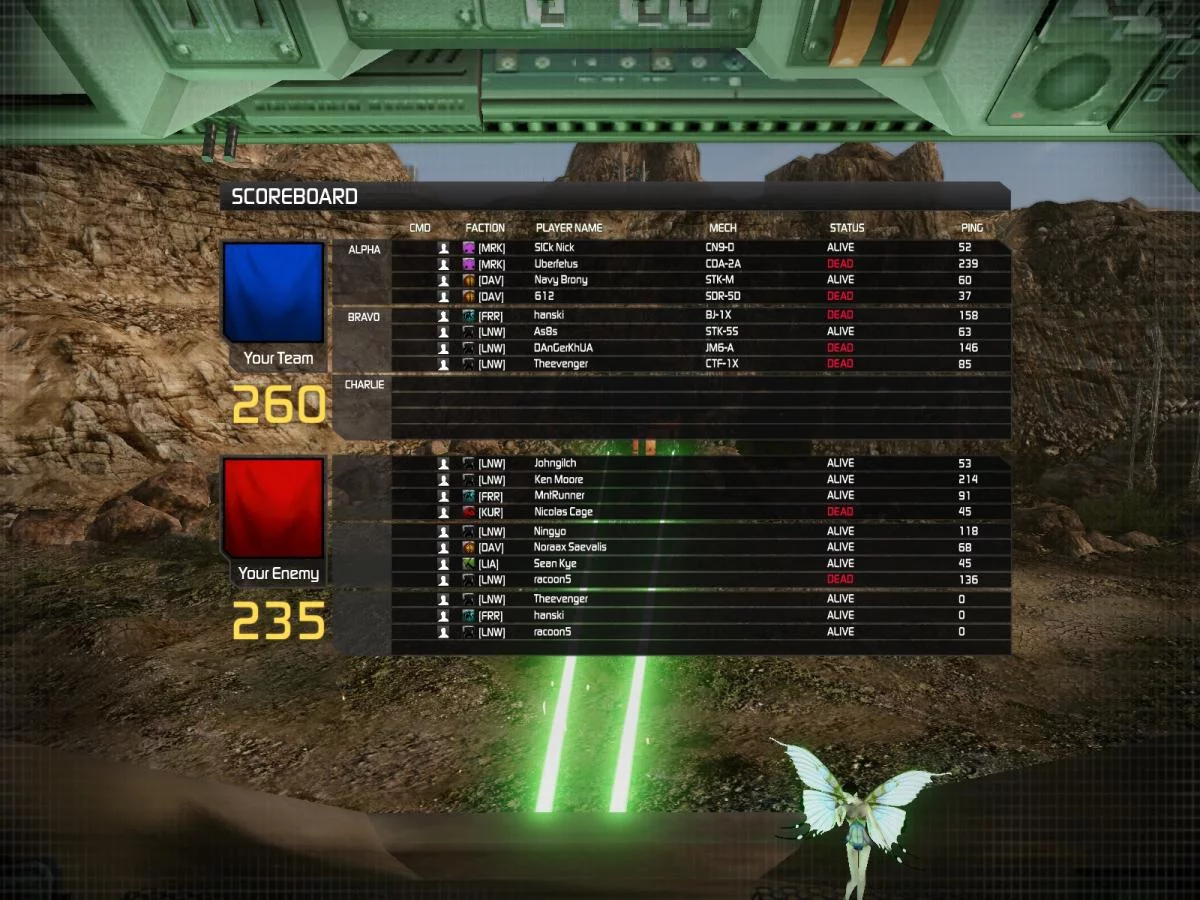Select Noraax Saevalis in the enemy list

click(570, 548)
